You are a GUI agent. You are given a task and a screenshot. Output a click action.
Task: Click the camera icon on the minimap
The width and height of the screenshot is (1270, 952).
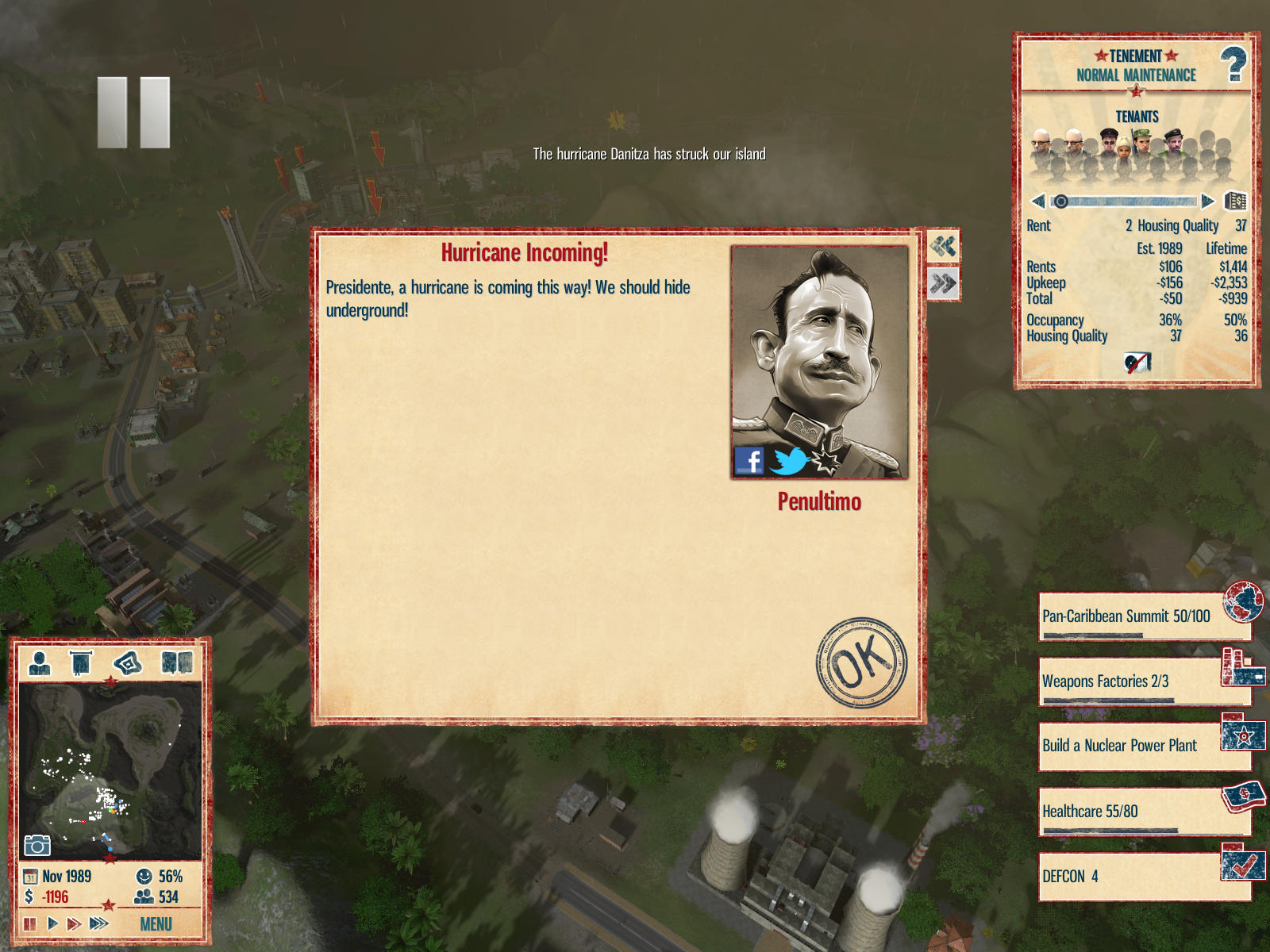37,846
